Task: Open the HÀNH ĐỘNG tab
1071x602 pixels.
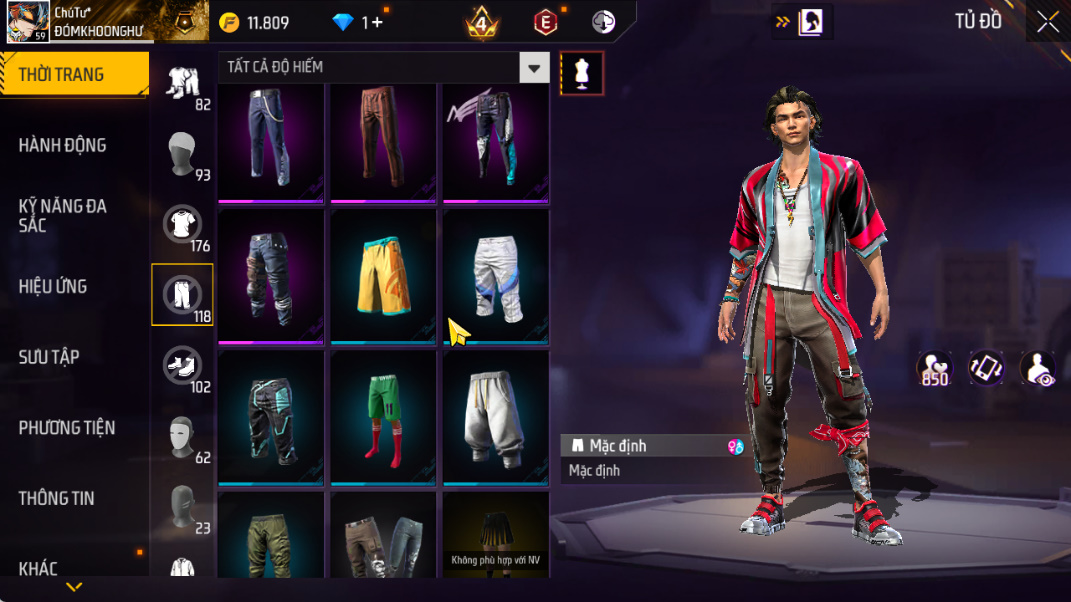Action: coord(62,146)
